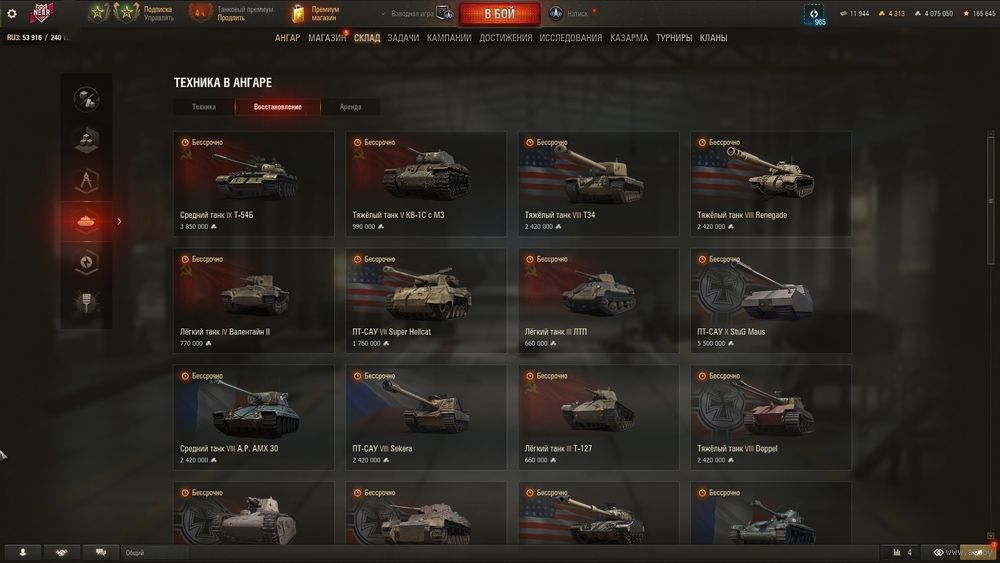Show the ДОСТИЖЕНИЯ page
1000x563 pixels.
(x=505, y=38)
